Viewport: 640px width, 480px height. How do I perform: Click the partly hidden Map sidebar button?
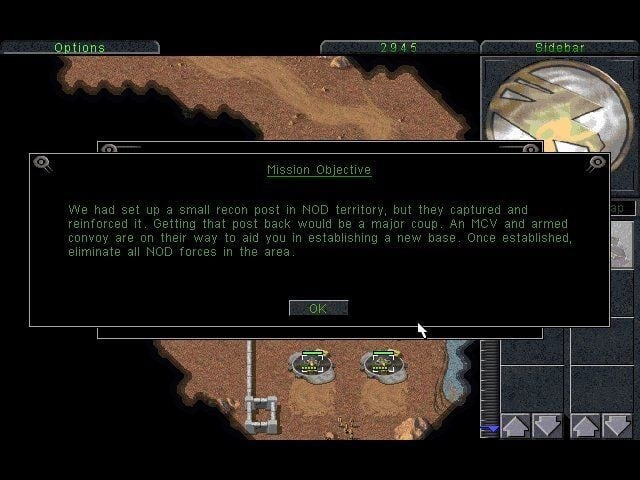tap(621, 208)
